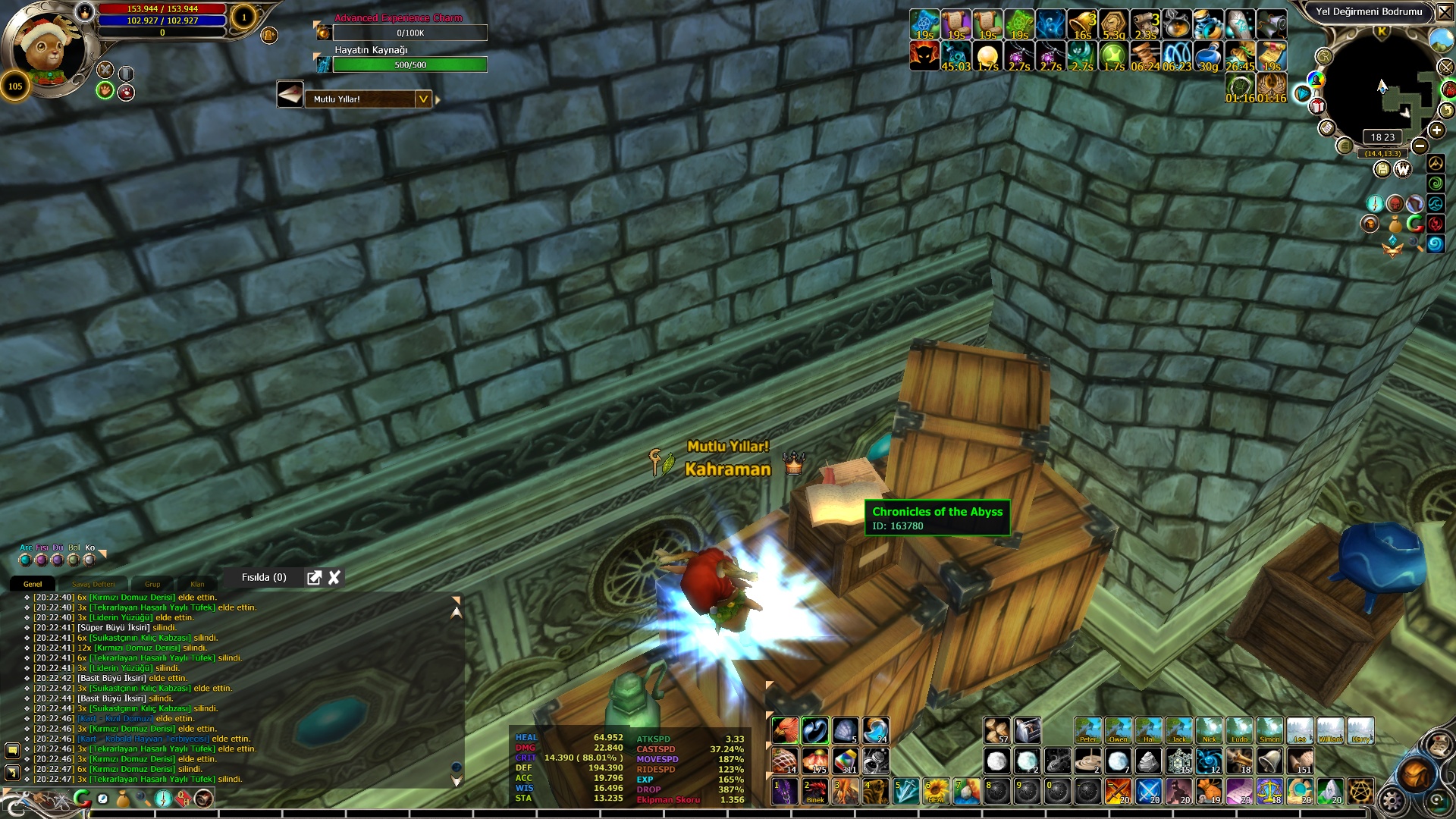The height and width of the screenshot is (819, 1456).
Task: Open the backpack bag button
Action: (1415, 774)
